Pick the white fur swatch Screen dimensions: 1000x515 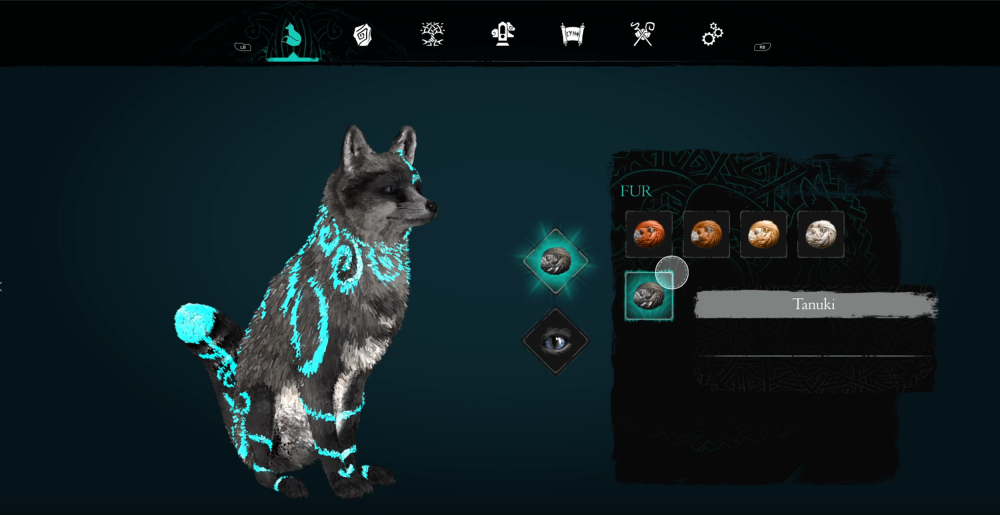[x=820, y=234]
